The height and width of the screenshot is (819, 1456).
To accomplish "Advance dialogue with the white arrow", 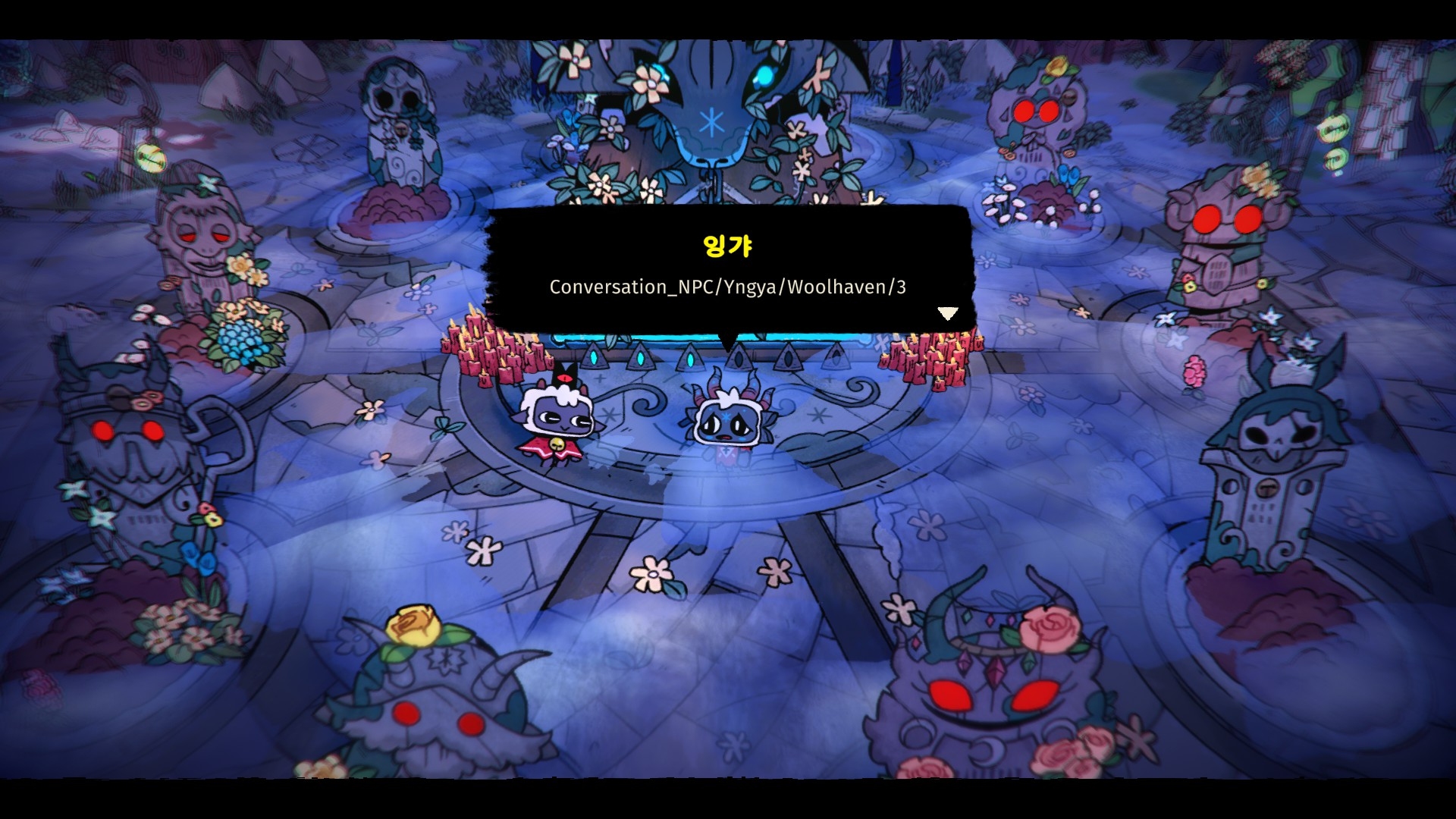I will coord(947,313).
